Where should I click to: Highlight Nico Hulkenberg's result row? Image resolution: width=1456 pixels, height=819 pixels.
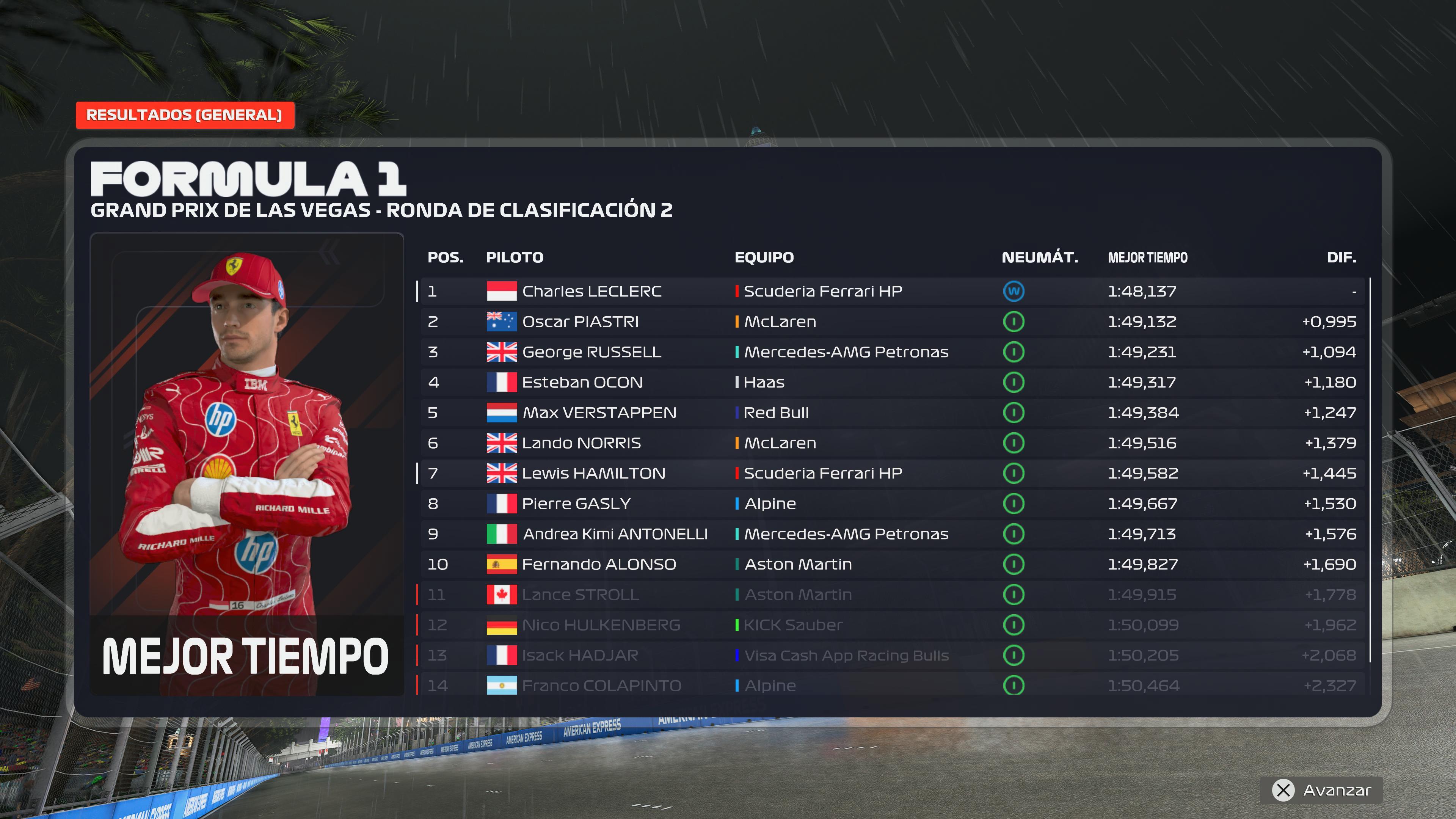pos(891,625)
